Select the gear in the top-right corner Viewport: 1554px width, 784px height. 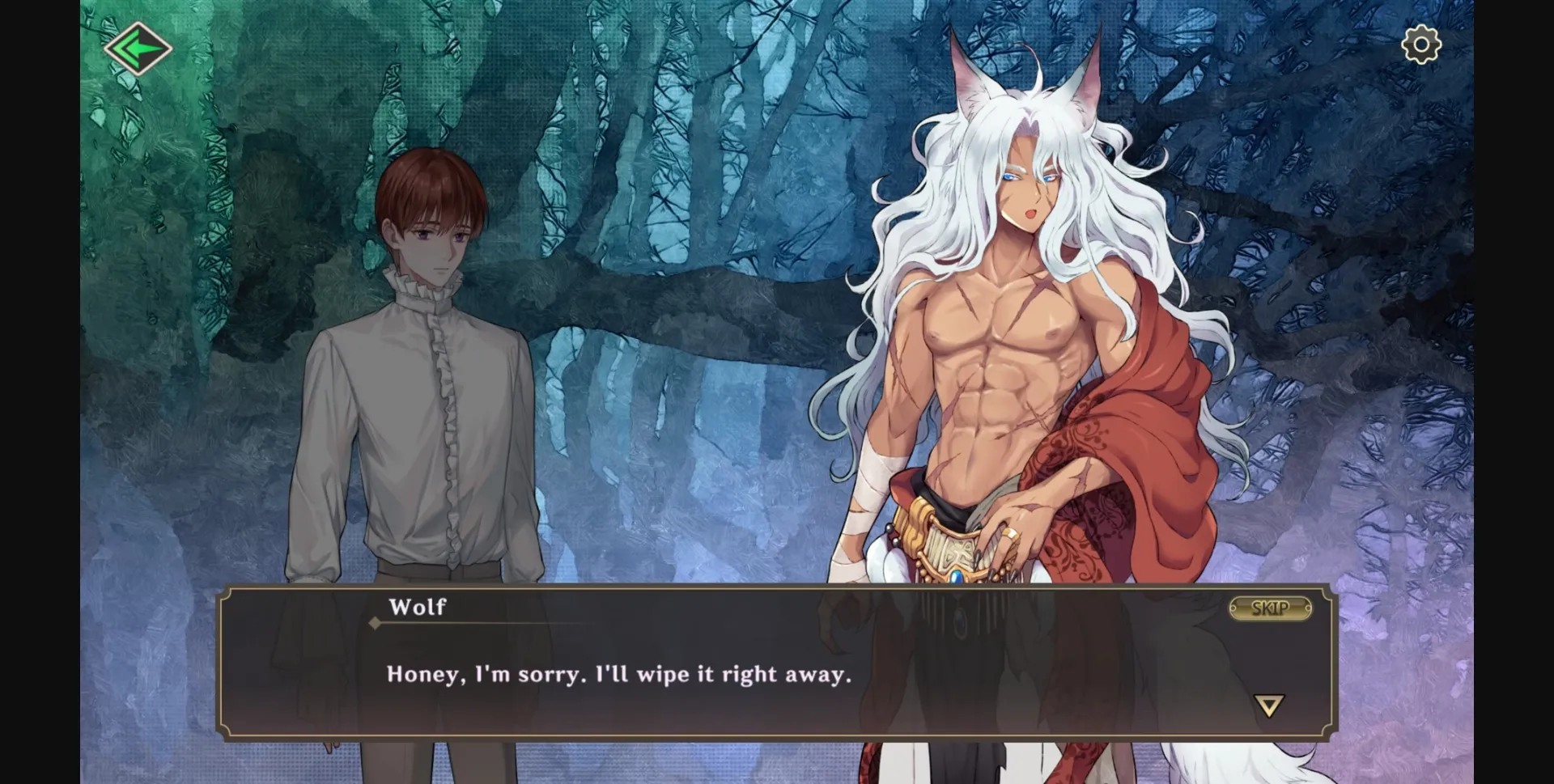pyautogui.click(x=1420, y=46)
